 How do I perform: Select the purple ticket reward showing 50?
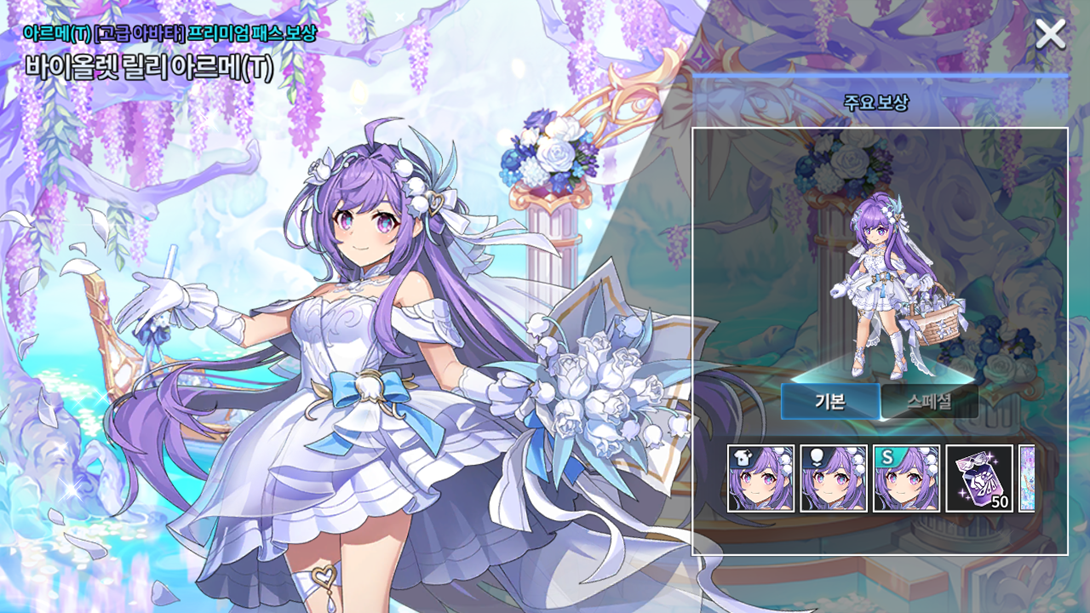coord(979,479)
